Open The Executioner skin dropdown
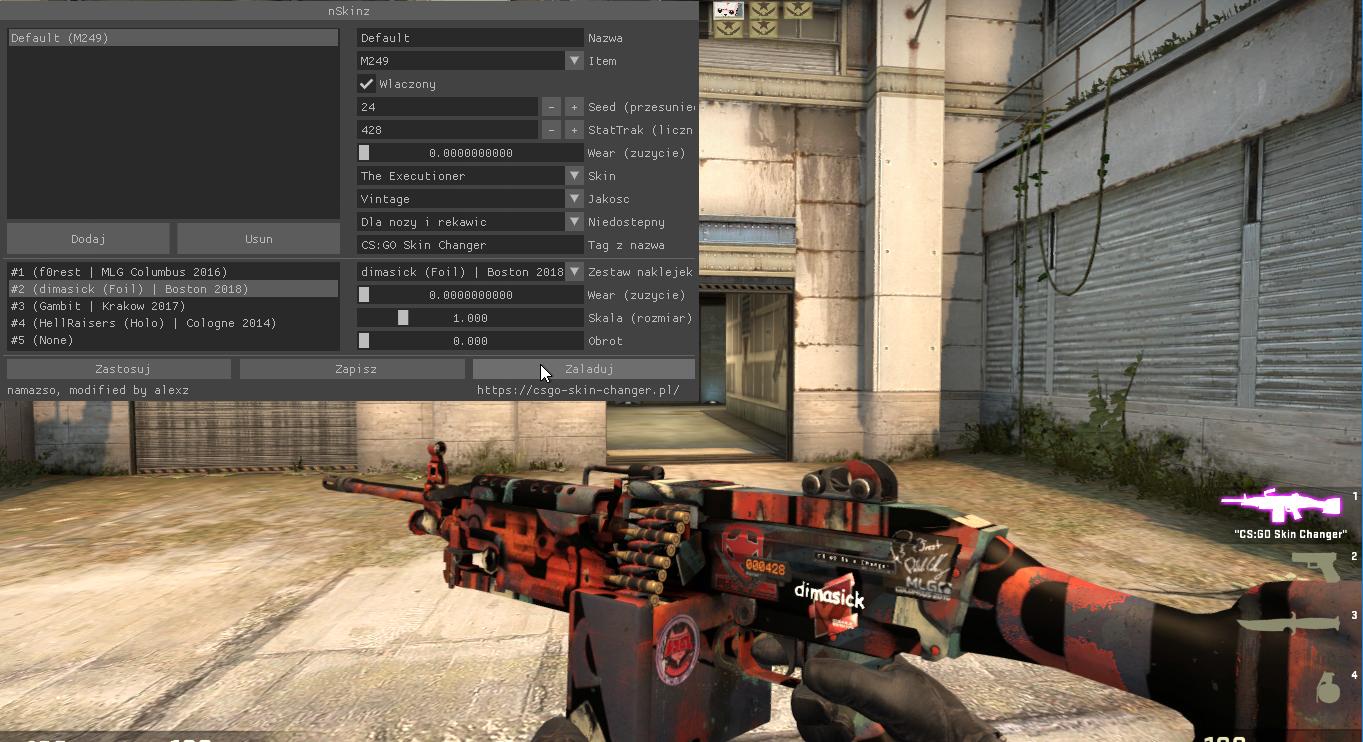1363x742 pixels. point(574,176)
